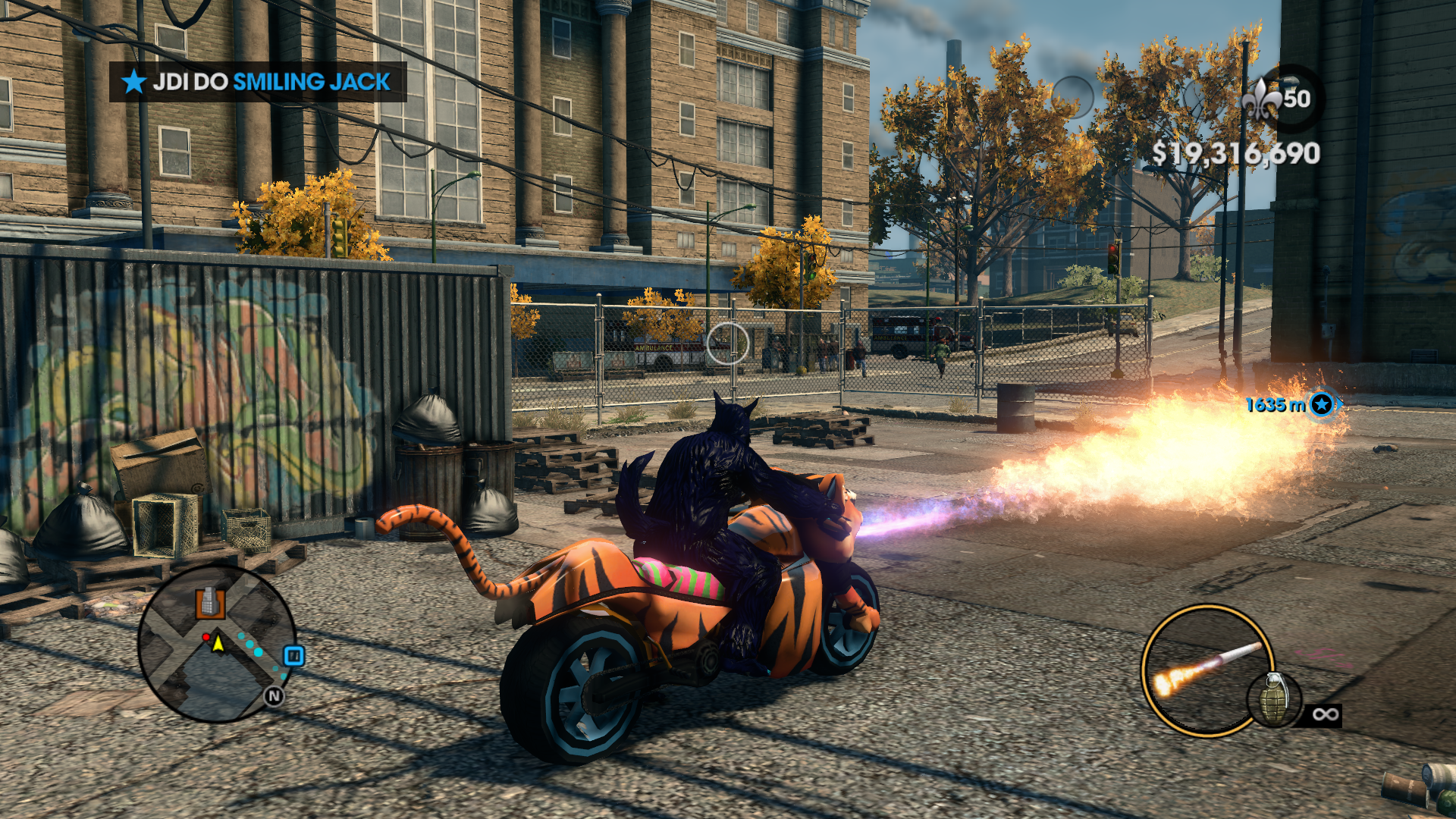This screenshot has width=1456, height=819.
Task: Choose the grenade icon
Action: [x=1273, y=699]
